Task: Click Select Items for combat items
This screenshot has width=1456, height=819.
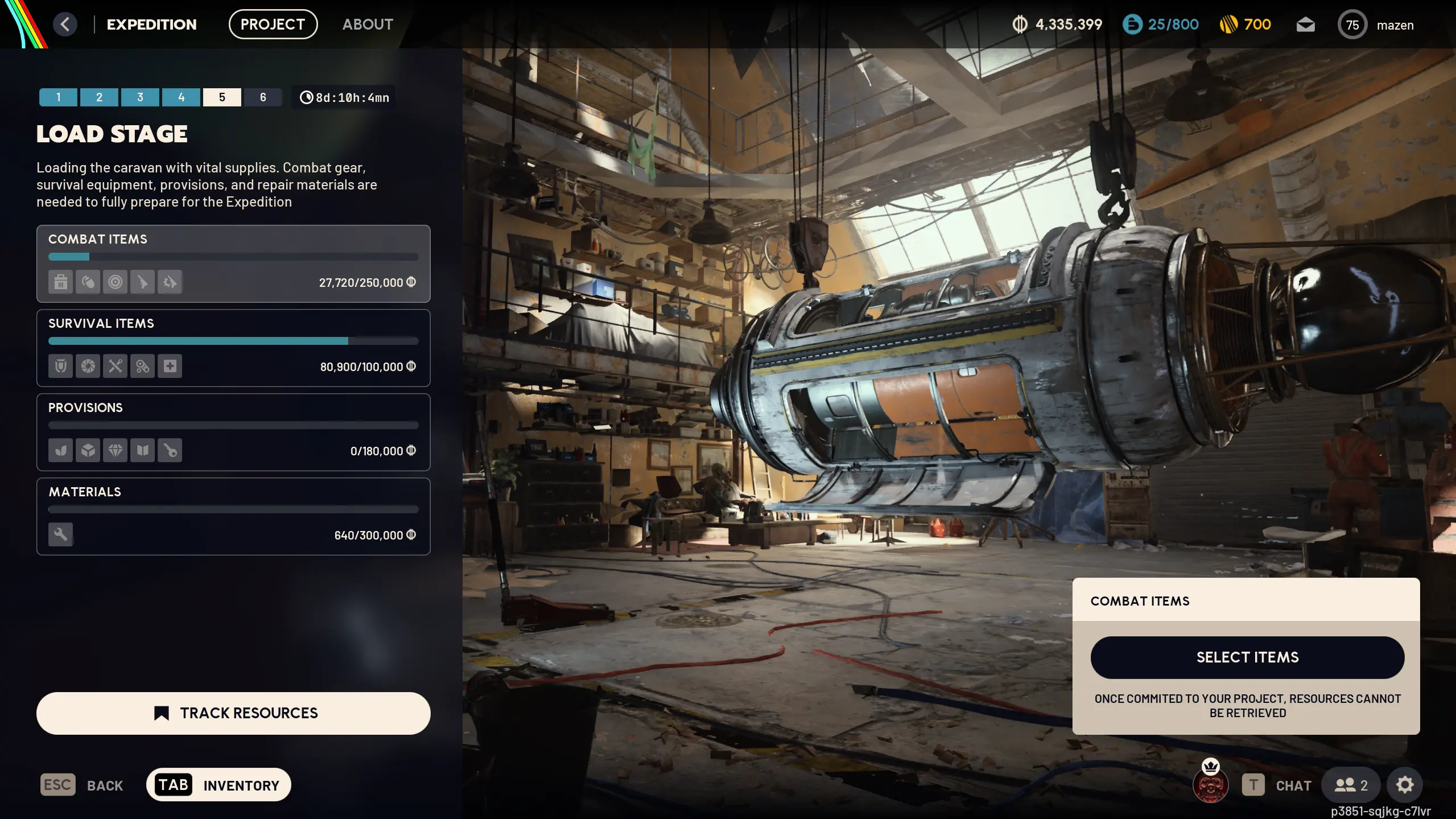Action: pos(1247,657)
